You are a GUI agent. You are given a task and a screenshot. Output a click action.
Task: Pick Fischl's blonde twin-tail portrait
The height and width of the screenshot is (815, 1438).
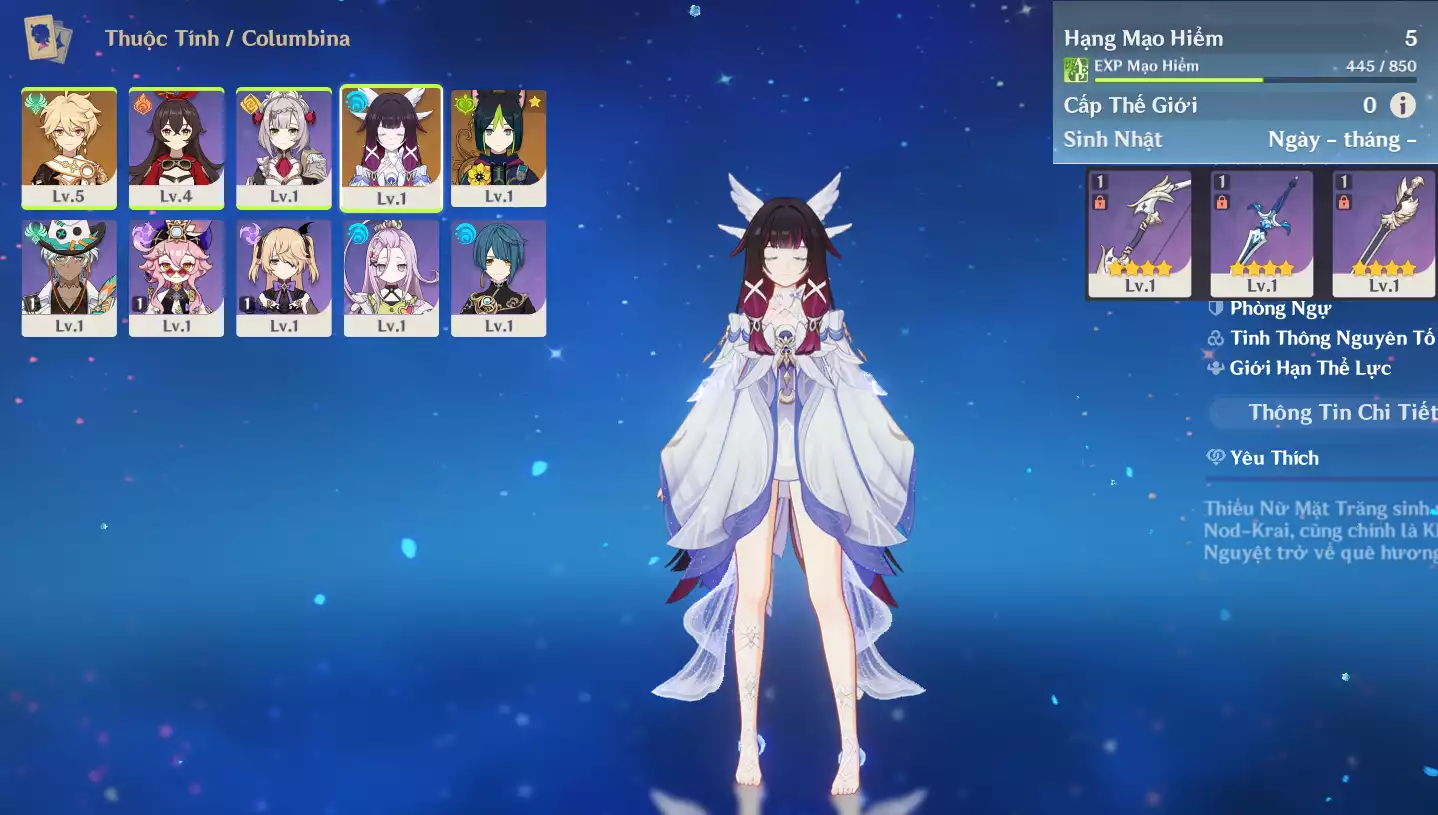point(284,277)
